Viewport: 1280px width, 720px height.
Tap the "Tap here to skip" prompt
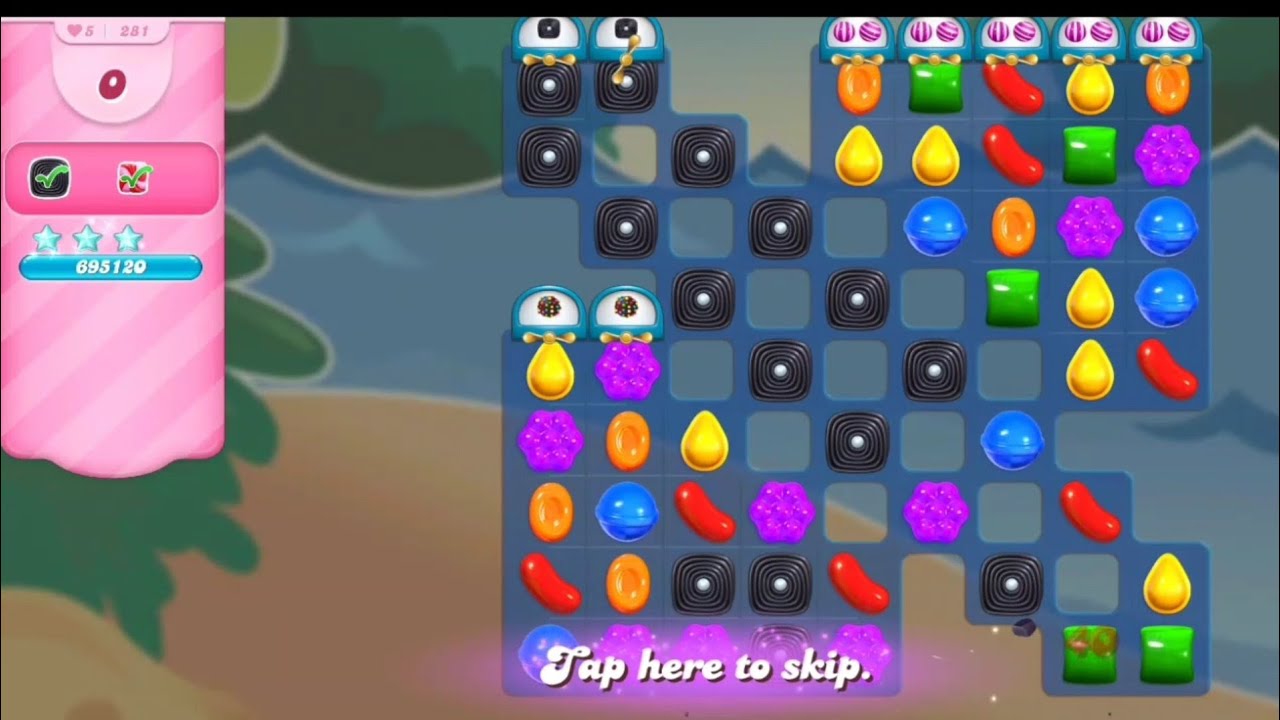(708, 665)
